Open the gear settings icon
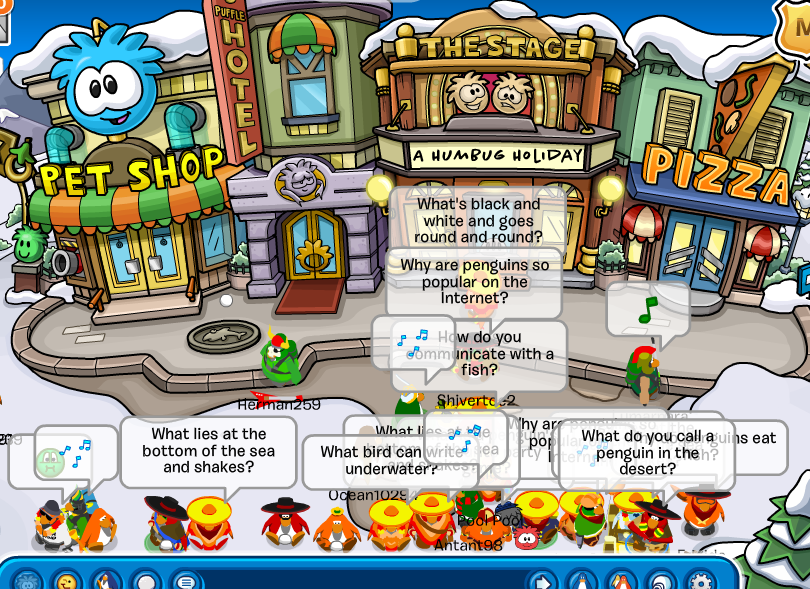 click(700, 582)
